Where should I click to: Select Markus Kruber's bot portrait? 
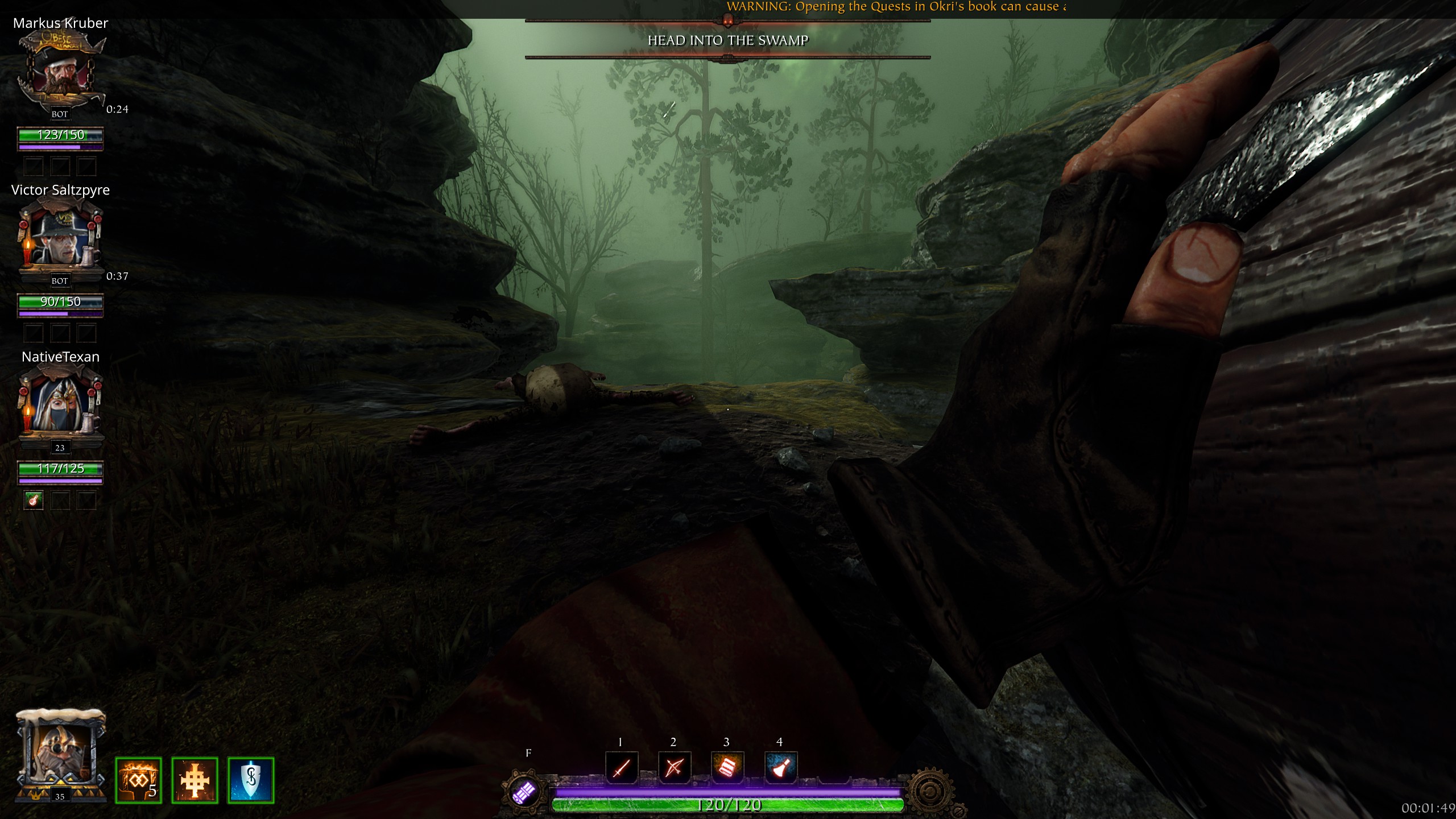(60, 71)
